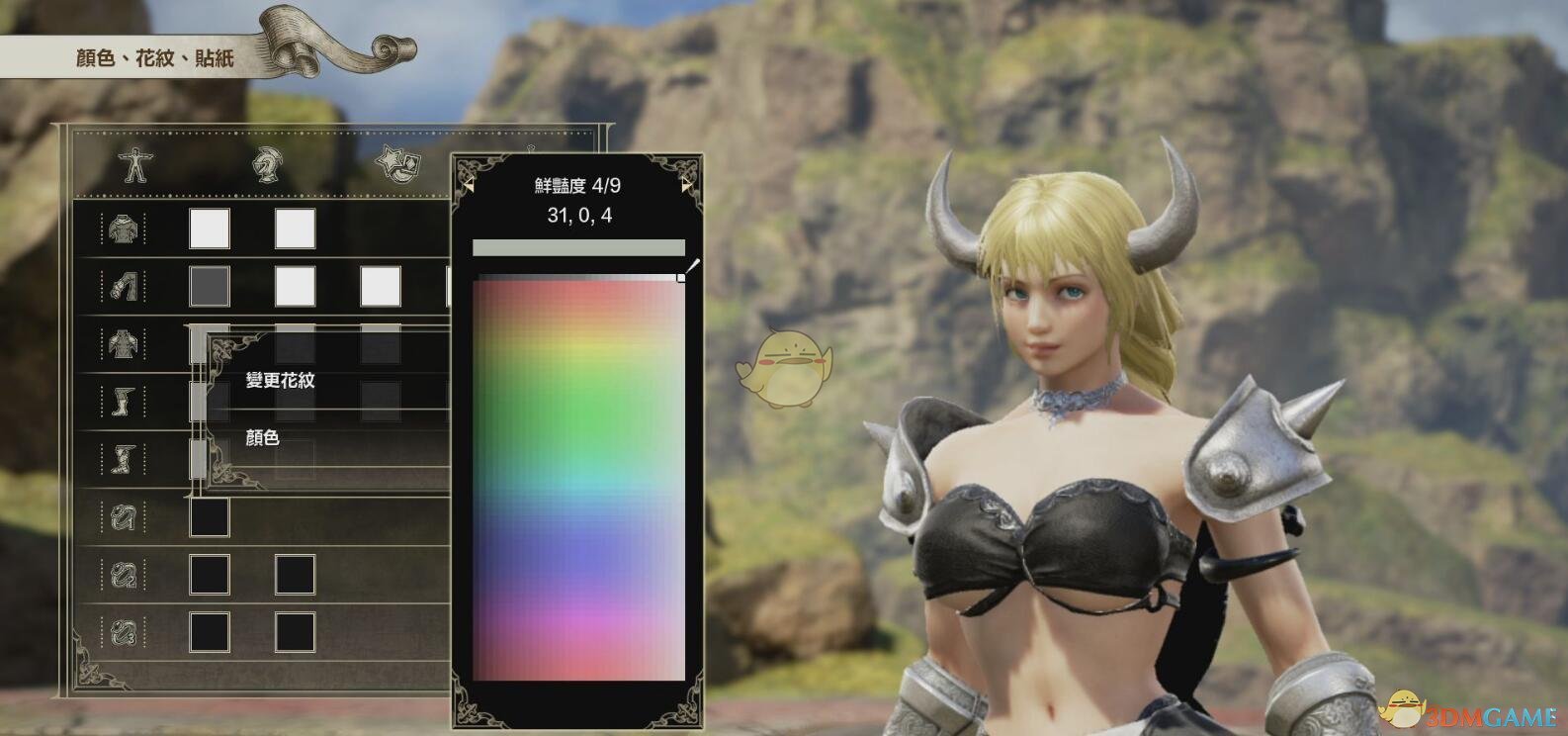Choose the first white swatch of top row

pyautogui.click(x=210, y=230)
